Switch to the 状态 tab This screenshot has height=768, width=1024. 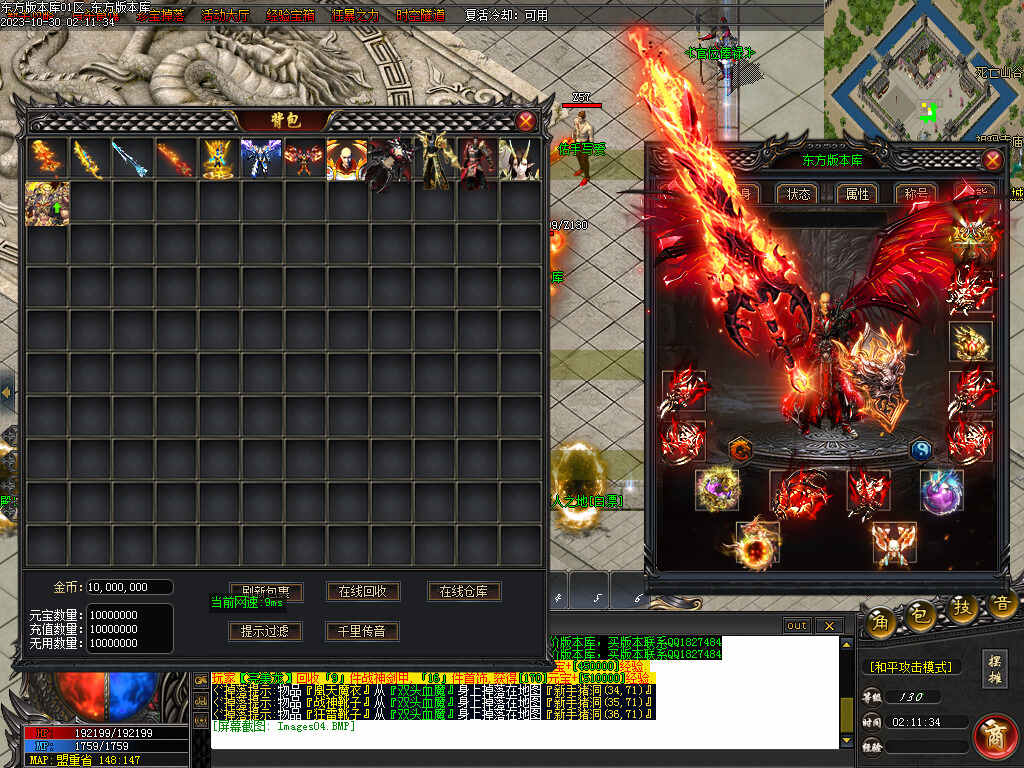799,194
